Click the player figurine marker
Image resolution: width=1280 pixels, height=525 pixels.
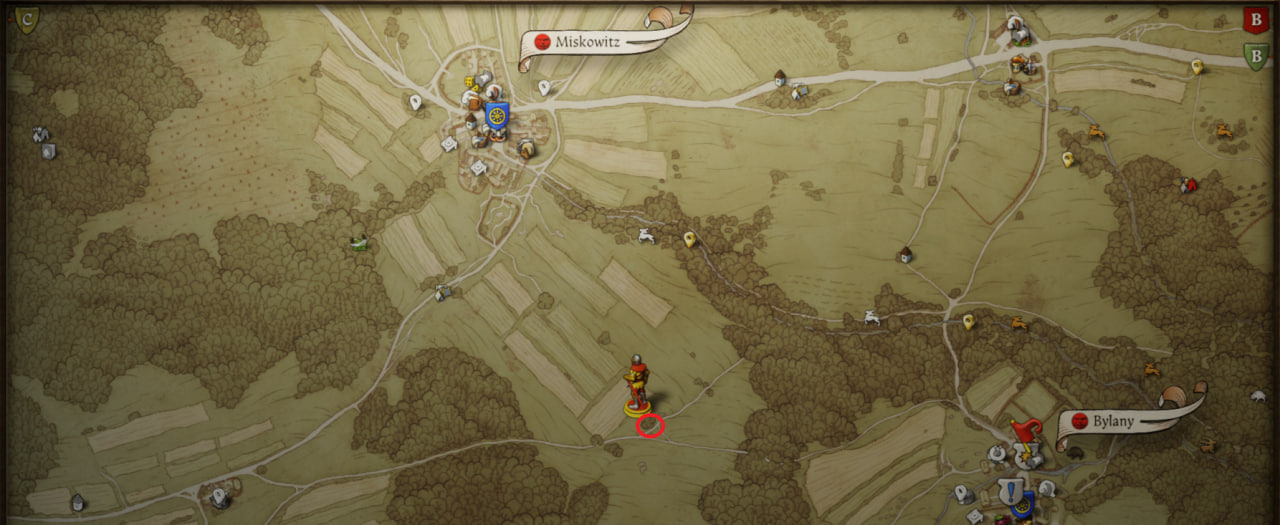(636, 385)
